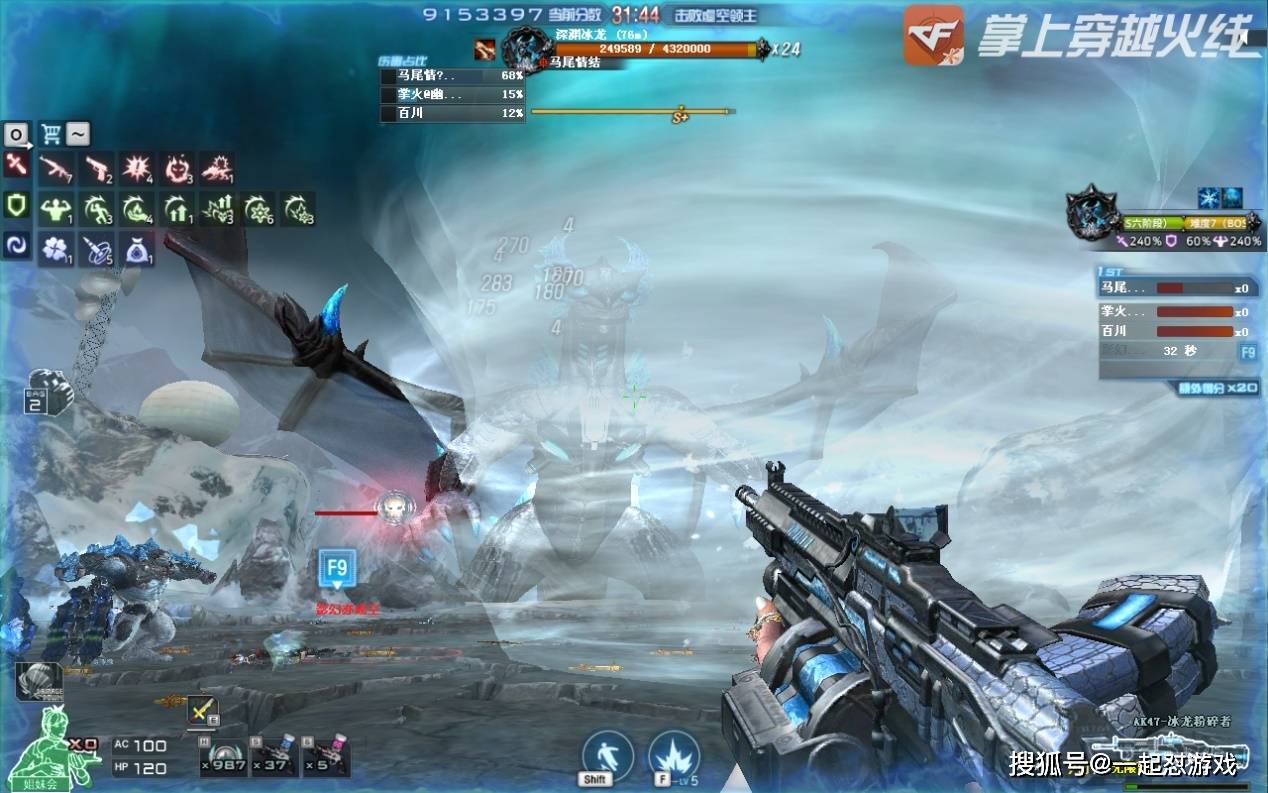1268x793 pixels.
Task: Click the snowflake buff icon
Action: tap(1208, 198)
